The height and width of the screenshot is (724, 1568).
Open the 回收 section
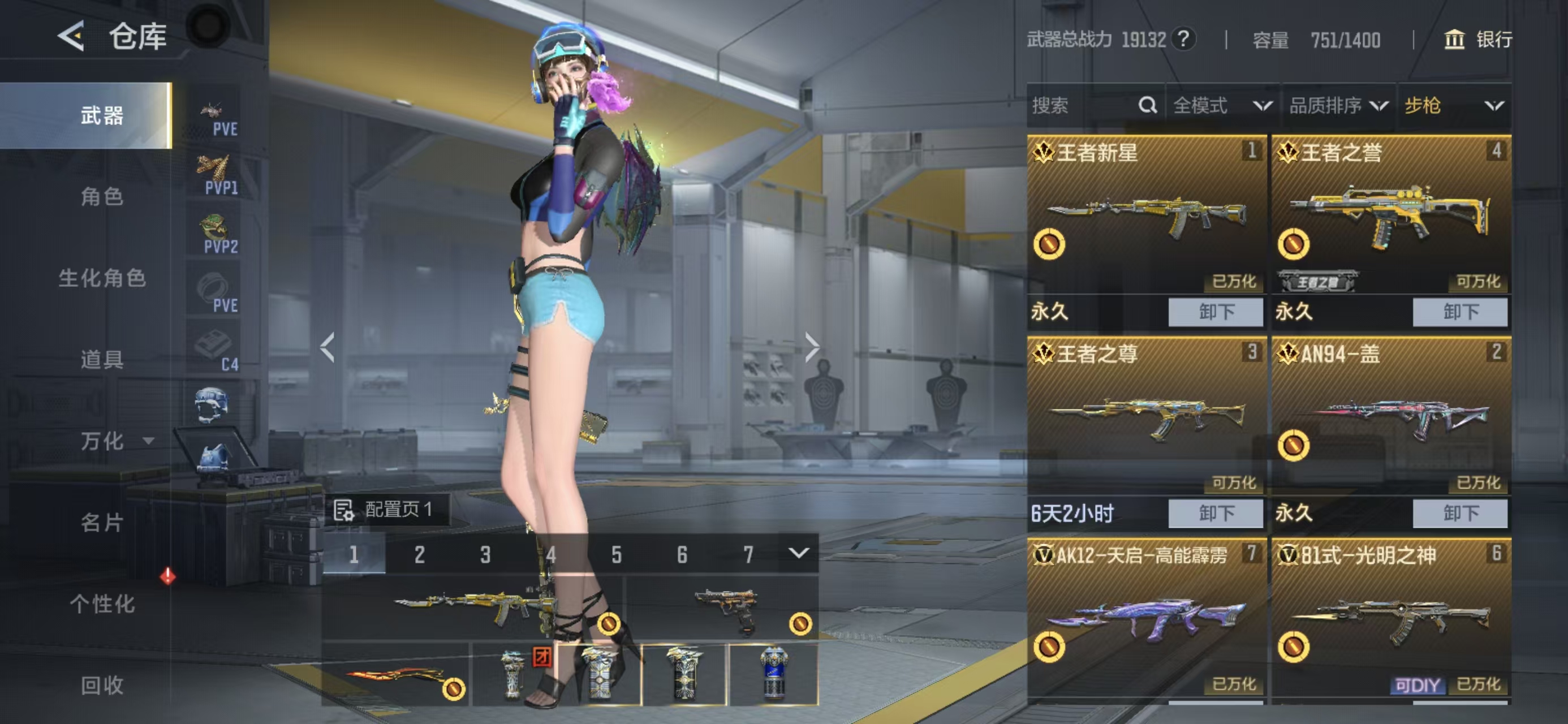102,685
